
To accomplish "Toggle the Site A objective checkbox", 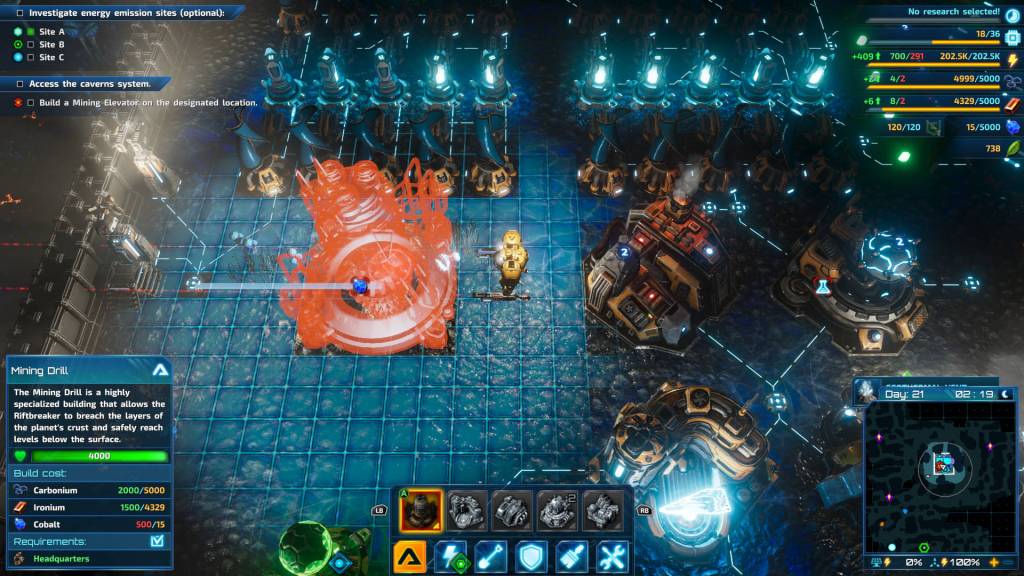I will 31,31.
